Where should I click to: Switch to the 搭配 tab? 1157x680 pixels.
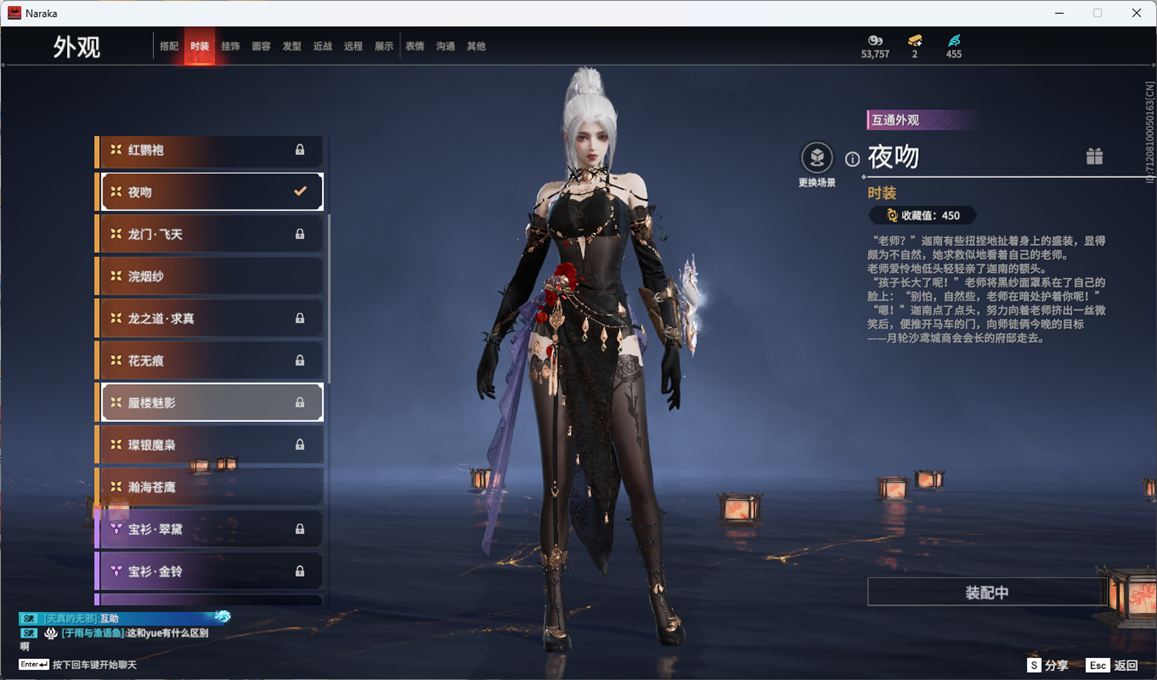coord(169,46)
